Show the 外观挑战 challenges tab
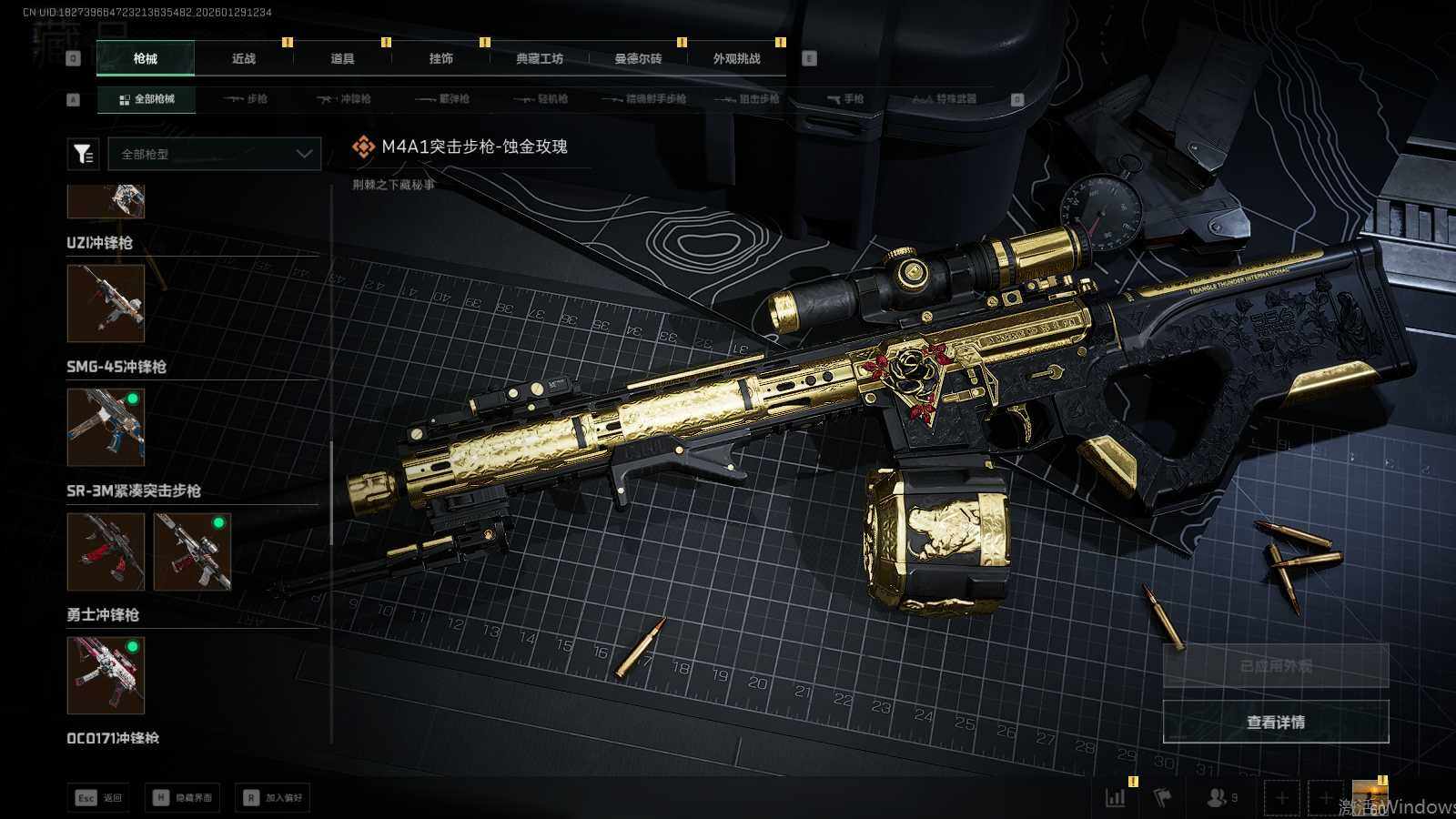This screenshot has width=1456, height=819. point(736,58)
